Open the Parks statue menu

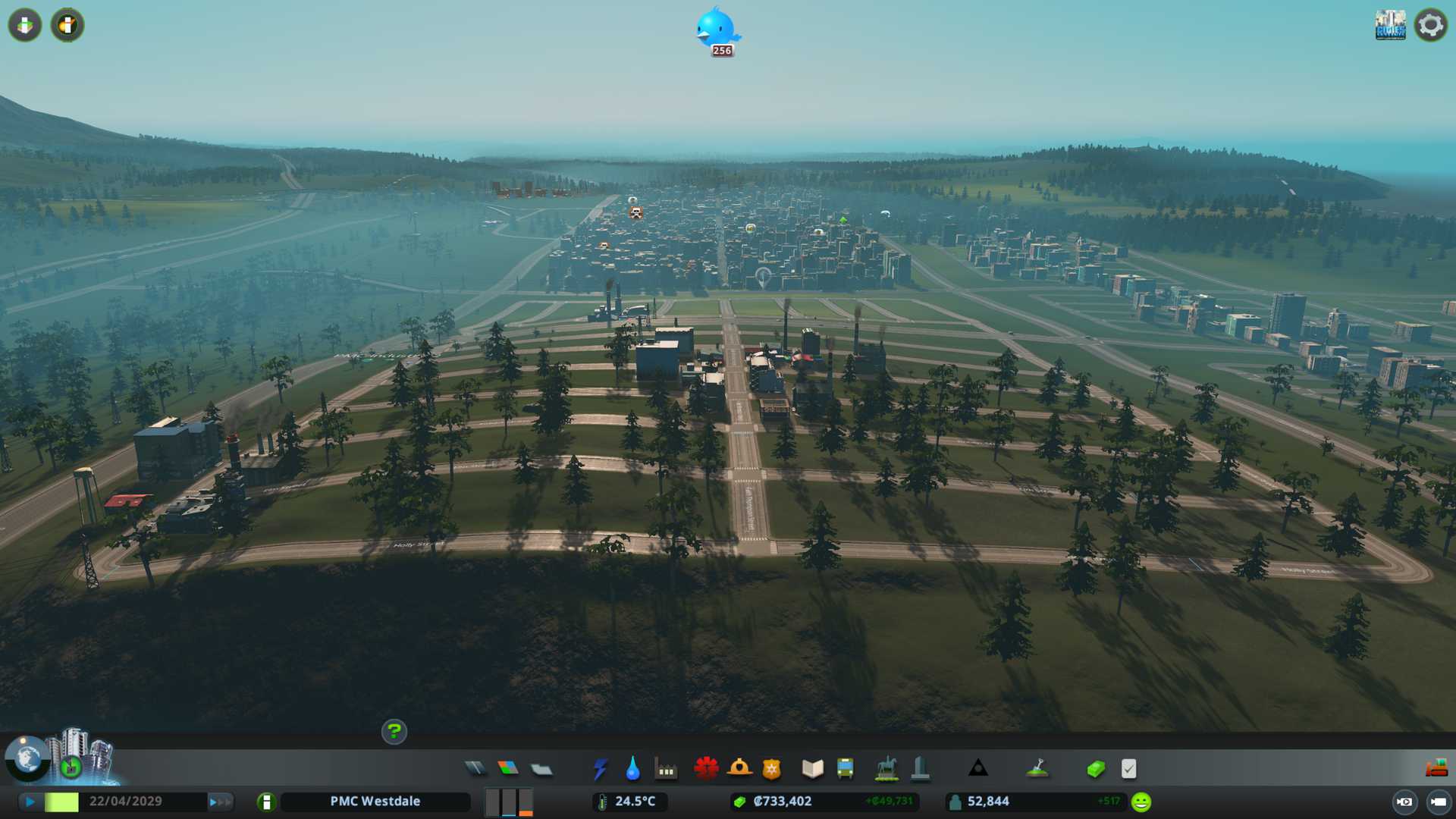[x=886, y=769]
